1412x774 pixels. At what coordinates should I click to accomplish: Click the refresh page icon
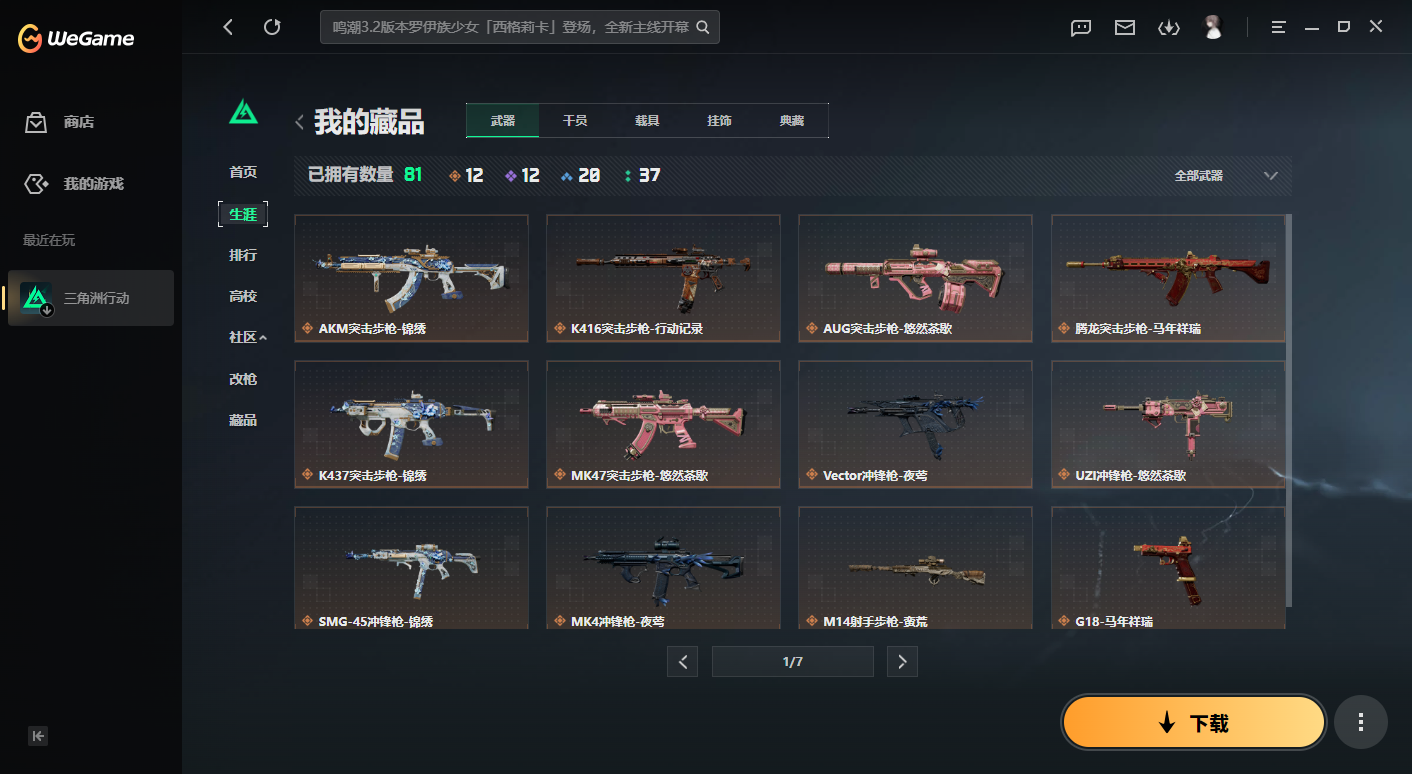point(272,27)
